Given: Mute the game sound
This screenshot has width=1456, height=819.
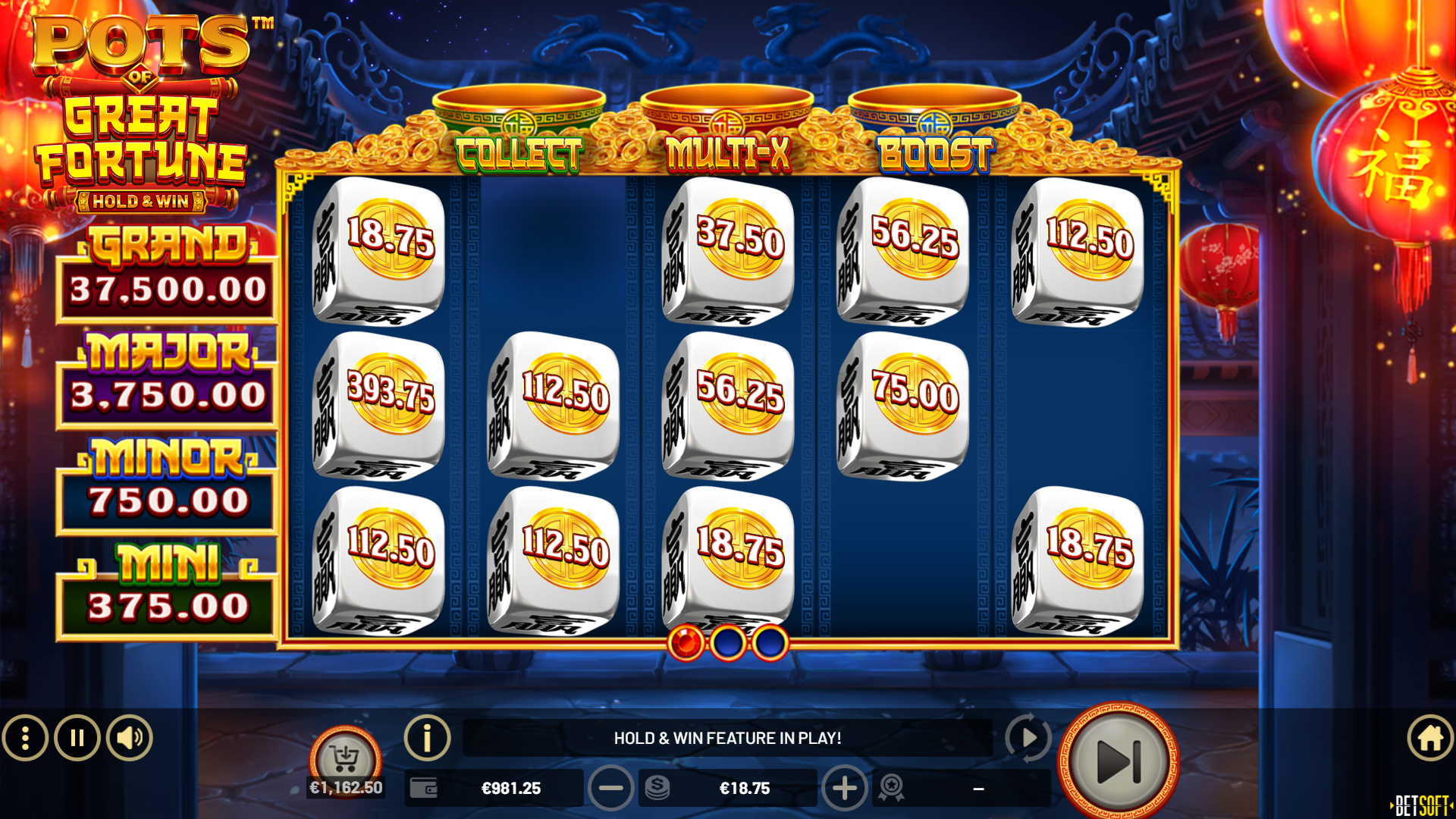Looking at the screenshot, I should [127, 737].
